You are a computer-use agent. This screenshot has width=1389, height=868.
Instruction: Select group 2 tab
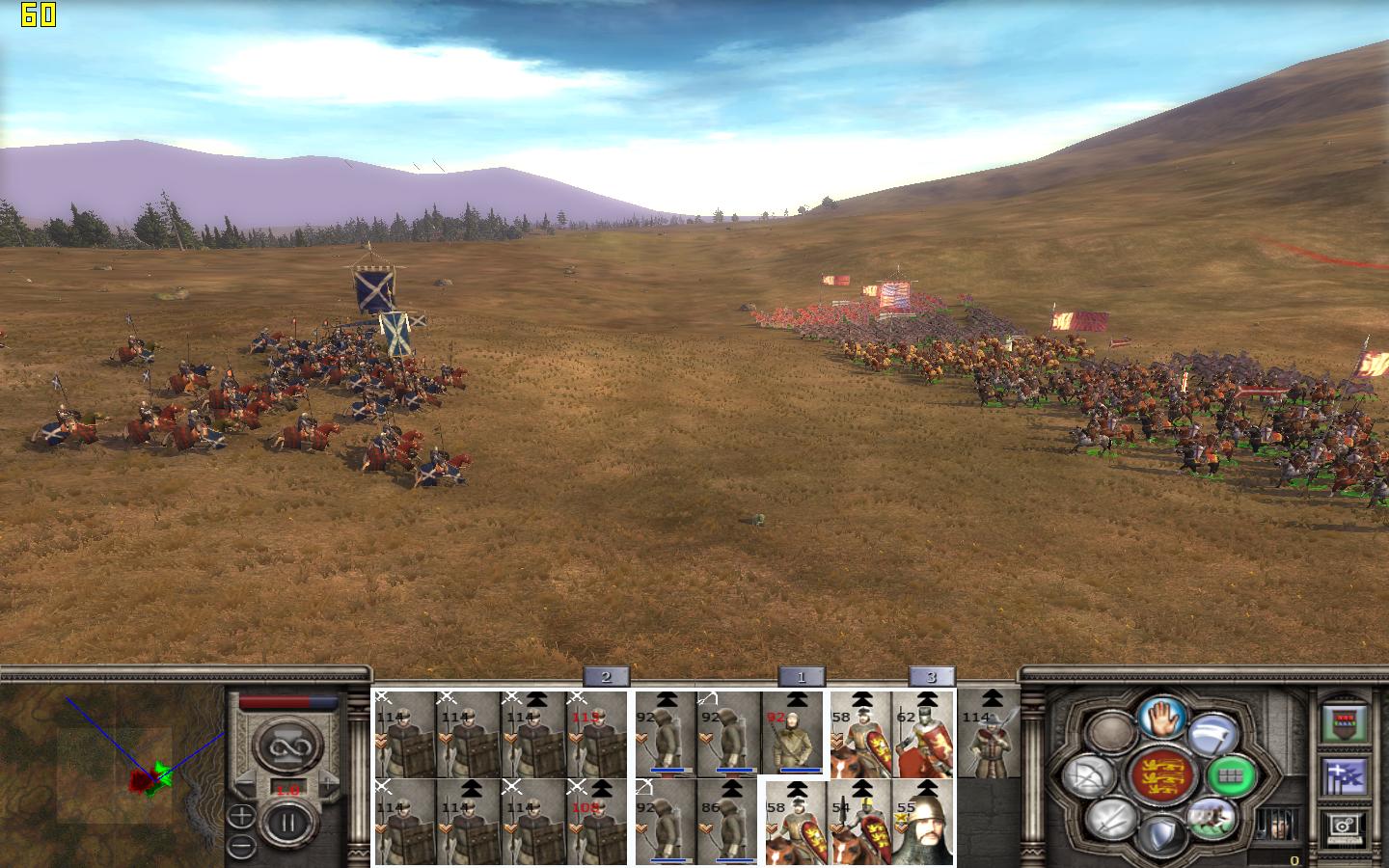point(606,677)
